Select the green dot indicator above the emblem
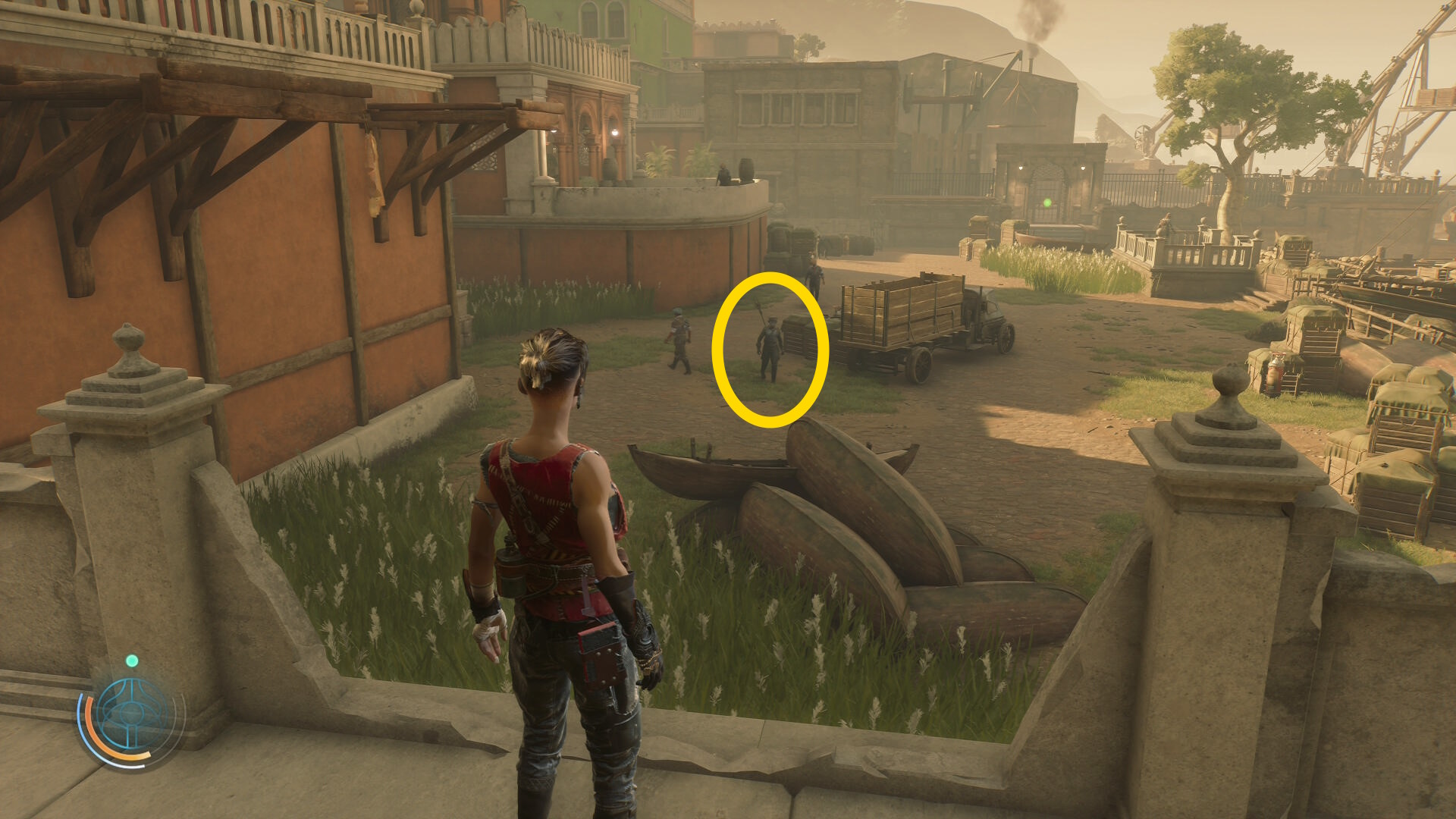 coord(132,661)
